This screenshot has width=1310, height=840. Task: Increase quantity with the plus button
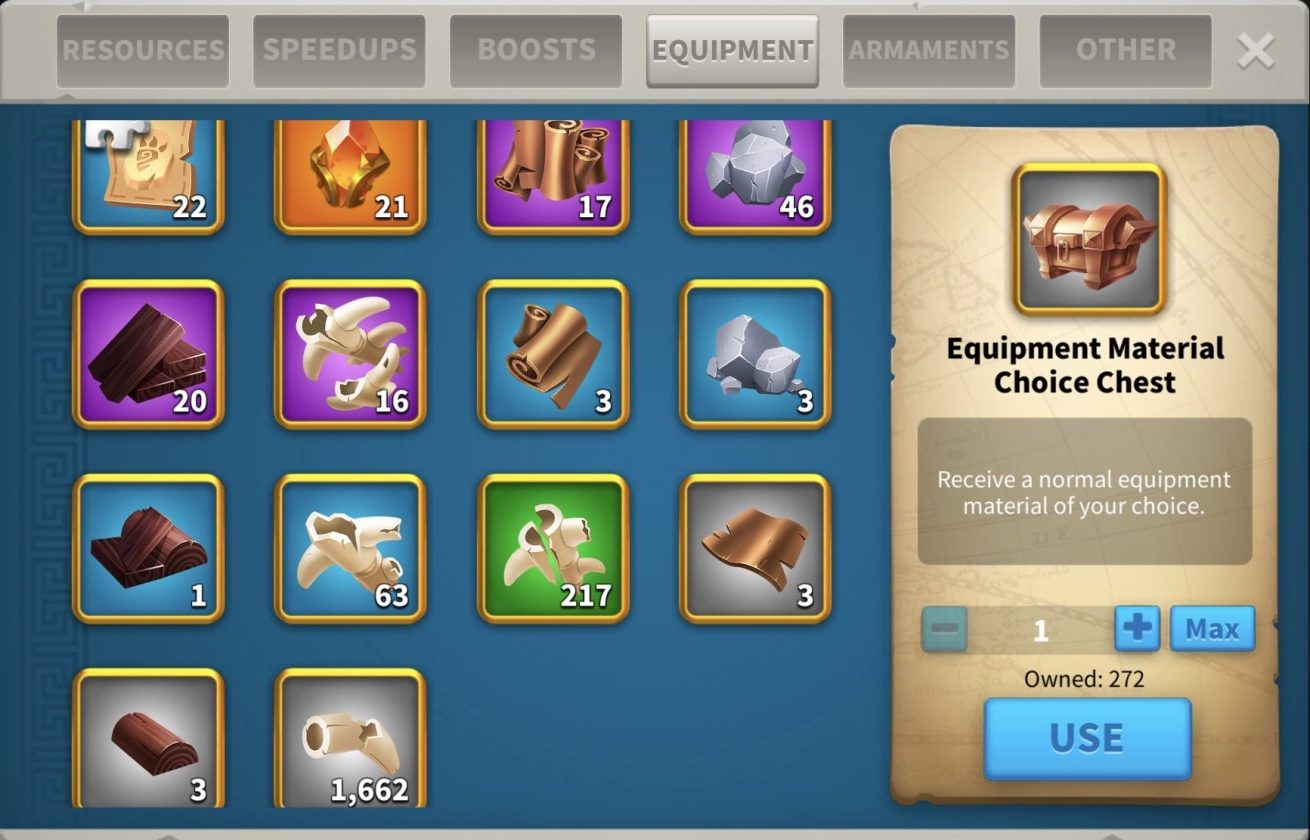[x=1137, y=629]
